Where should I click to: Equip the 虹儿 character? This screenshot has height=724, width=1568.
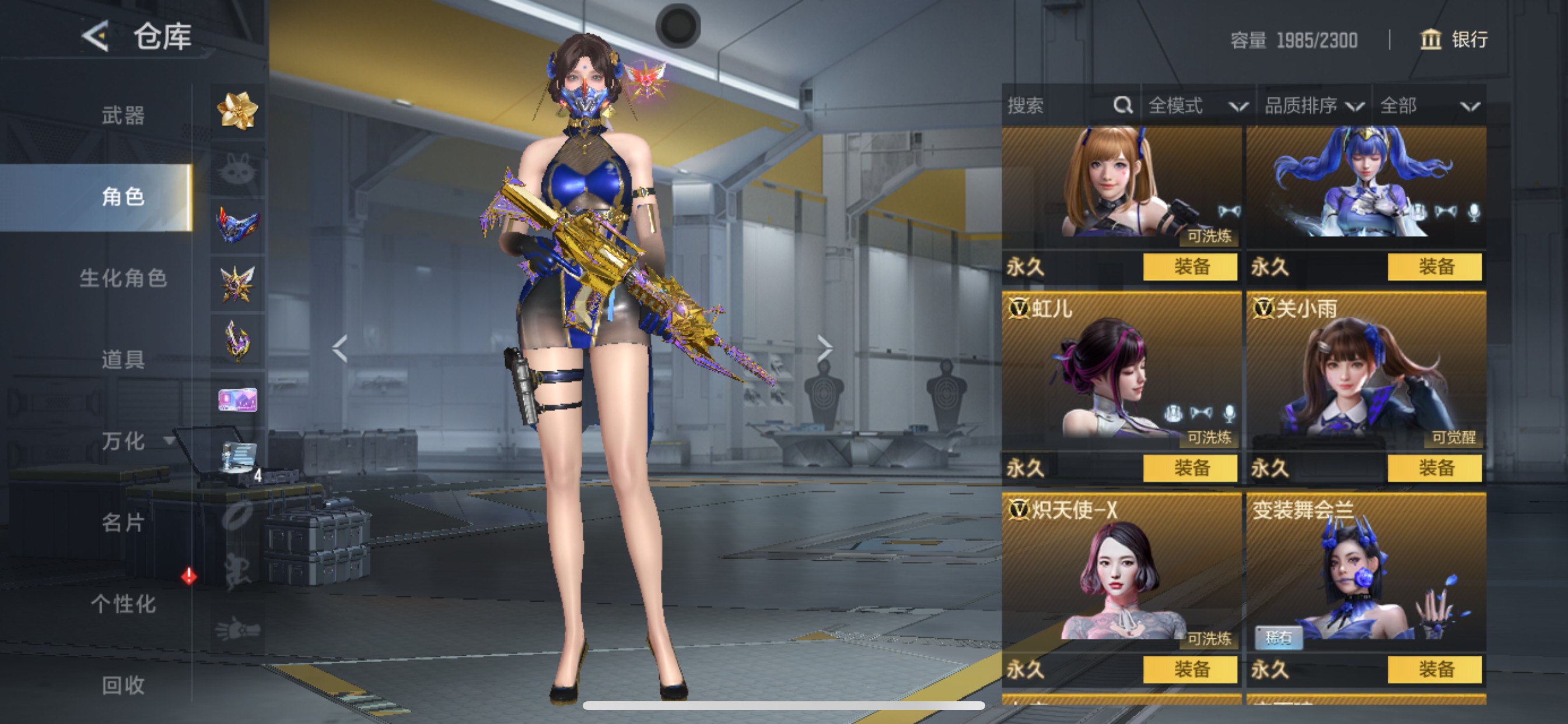coord(1190,468)
